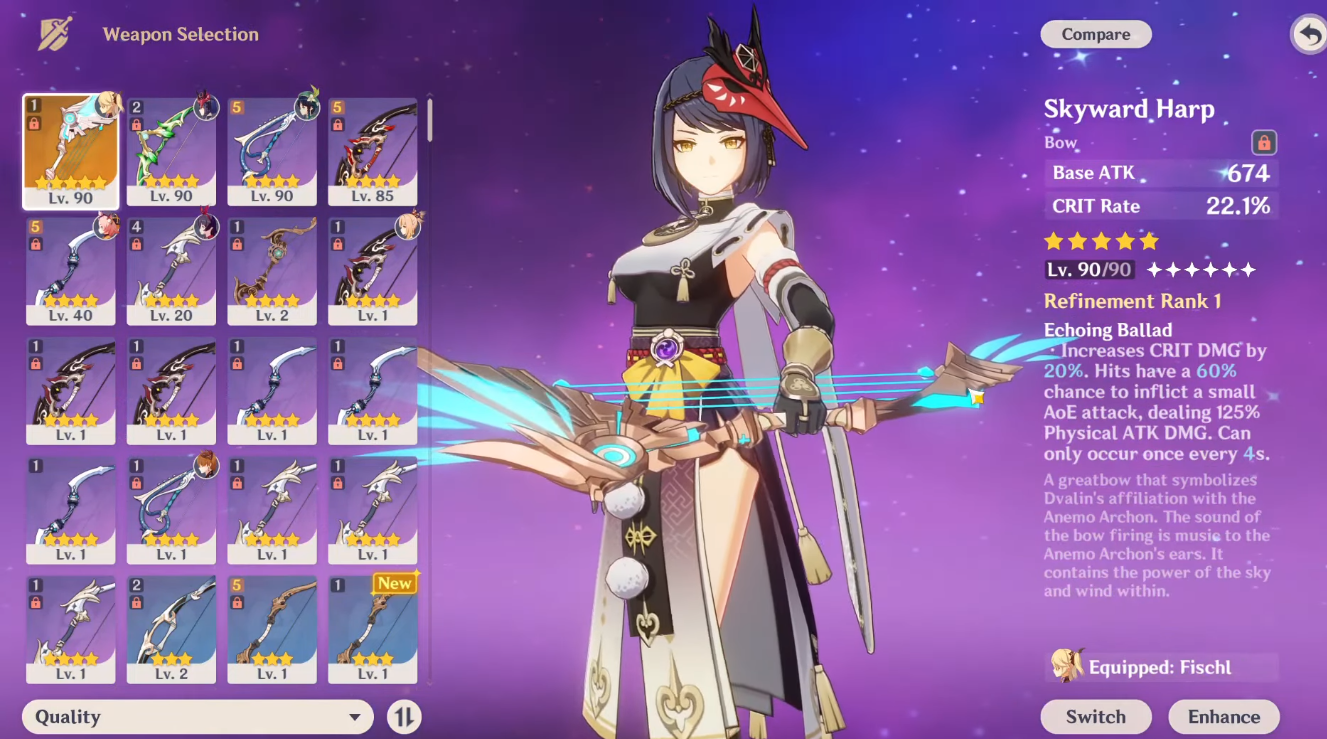Click Fischl's avatar beside 'Equipped: Fischl'

pyautogui.click(x=1067, y=666)
